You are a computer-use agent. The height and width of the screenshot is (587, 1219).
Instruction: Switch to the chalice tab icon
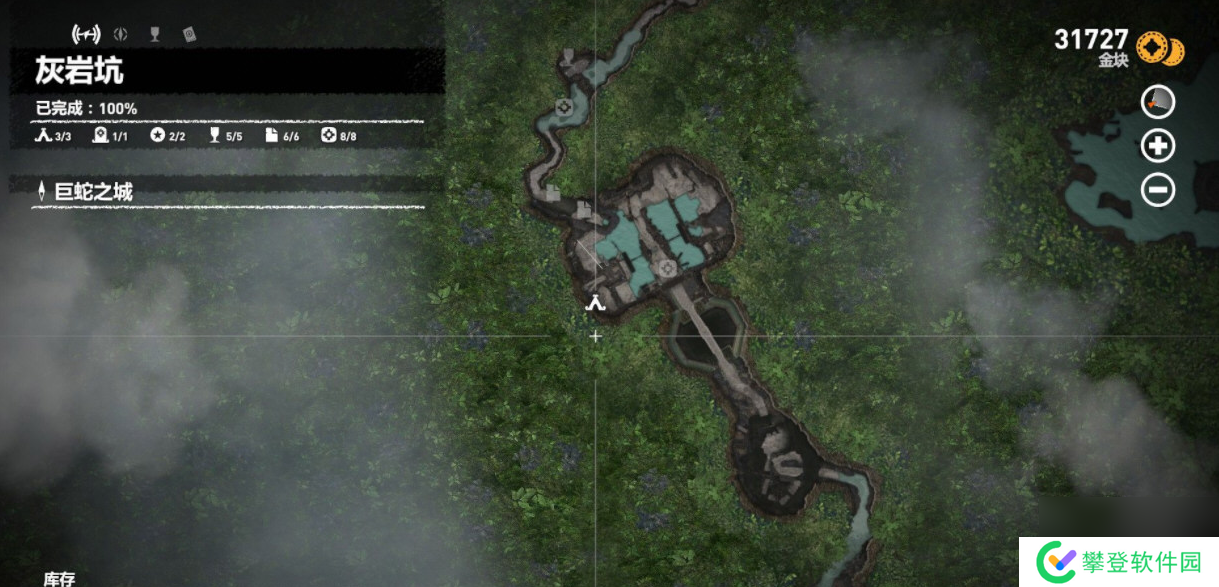click(154, 34)
